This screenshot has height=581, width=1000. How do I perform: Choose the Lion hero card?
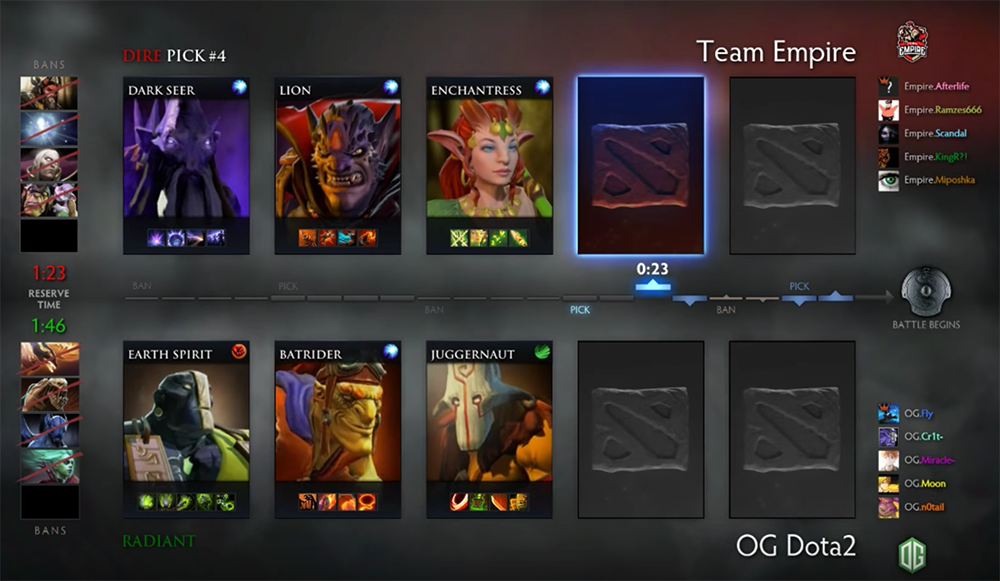tap(338, 165)
